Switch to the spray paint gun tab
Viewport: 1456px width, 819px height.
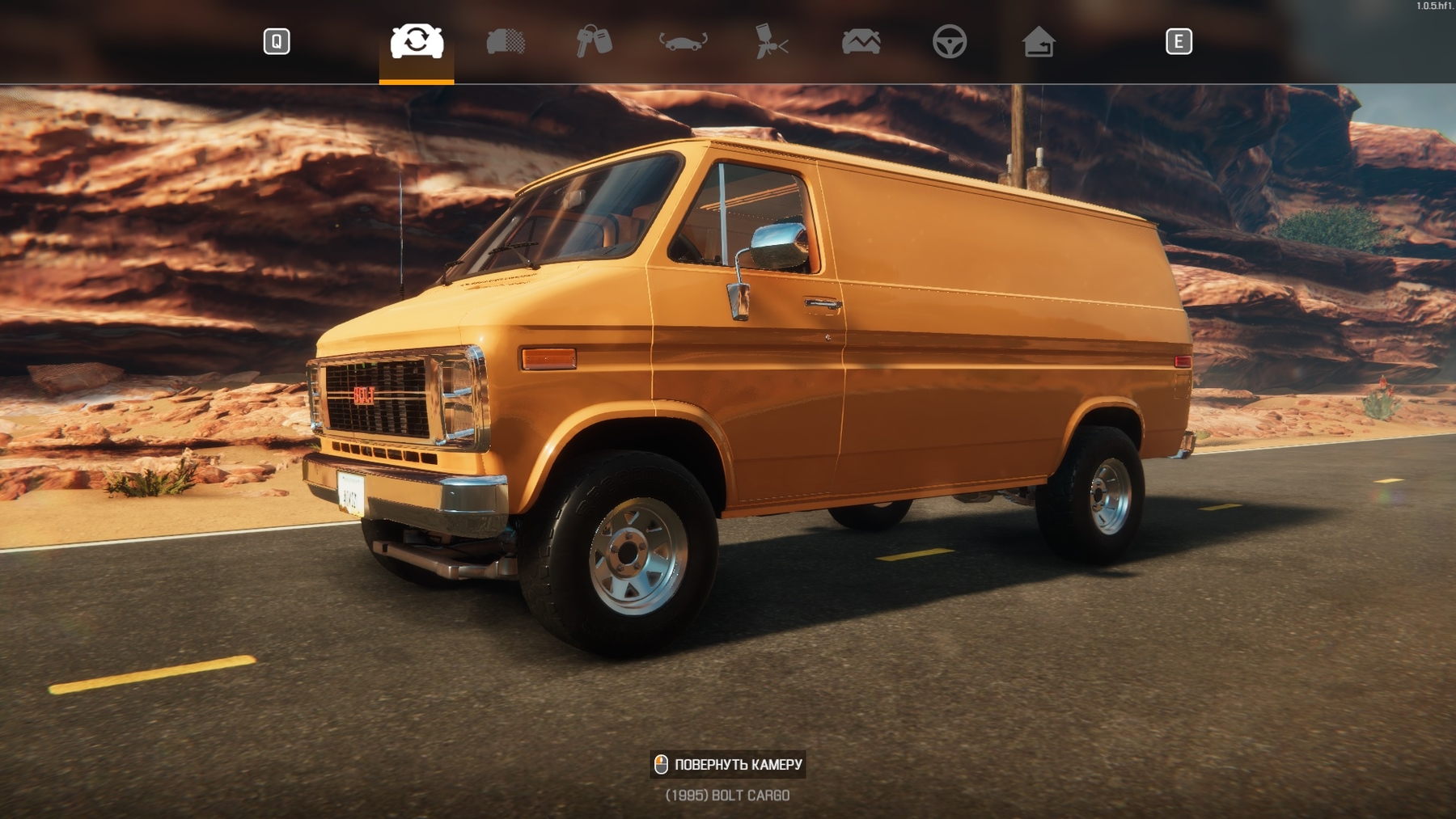click(x=772, y=41)
